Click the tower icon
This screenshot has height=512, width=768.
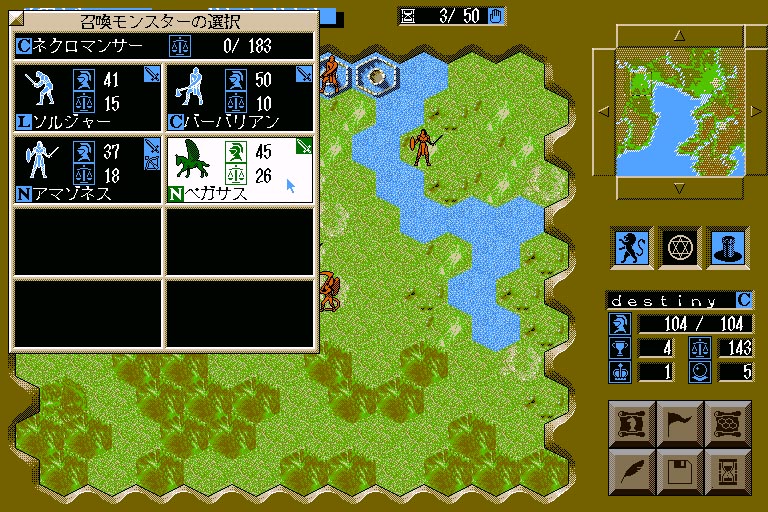point(725,245)
